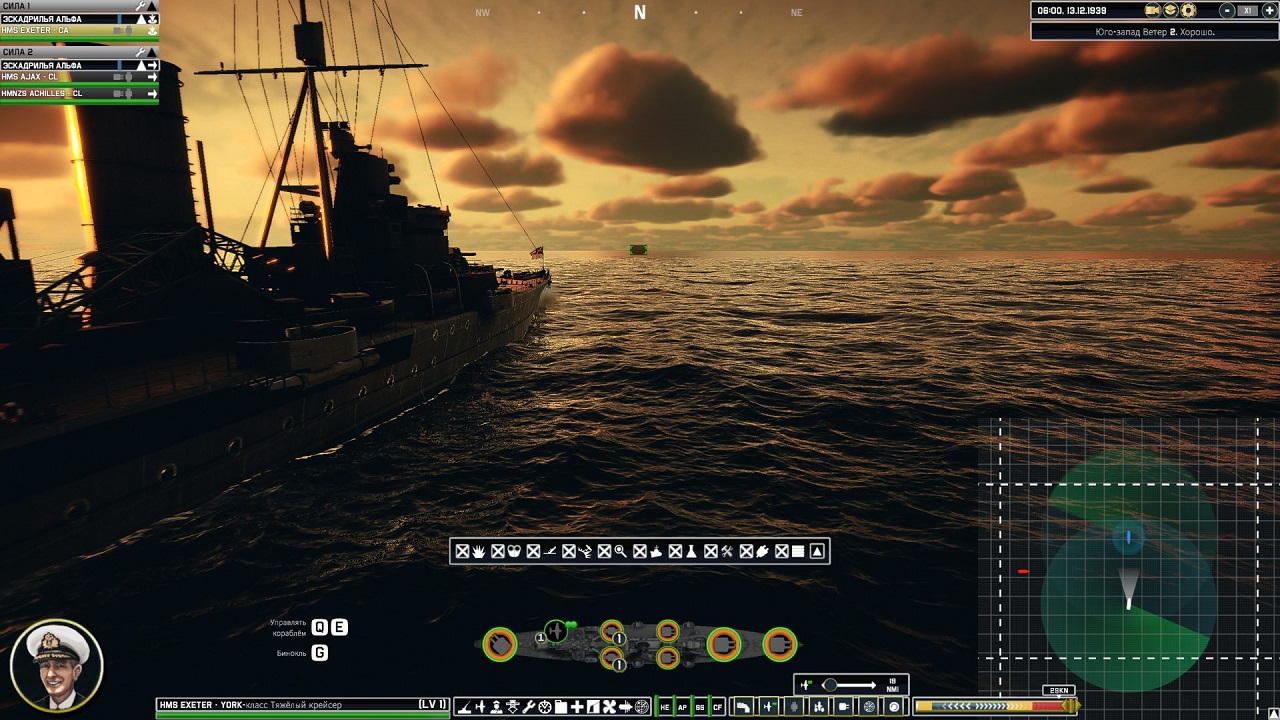This screenshot has width=1280, height=720.
Task: Enable HE shell type
Action: pos(664,706)
